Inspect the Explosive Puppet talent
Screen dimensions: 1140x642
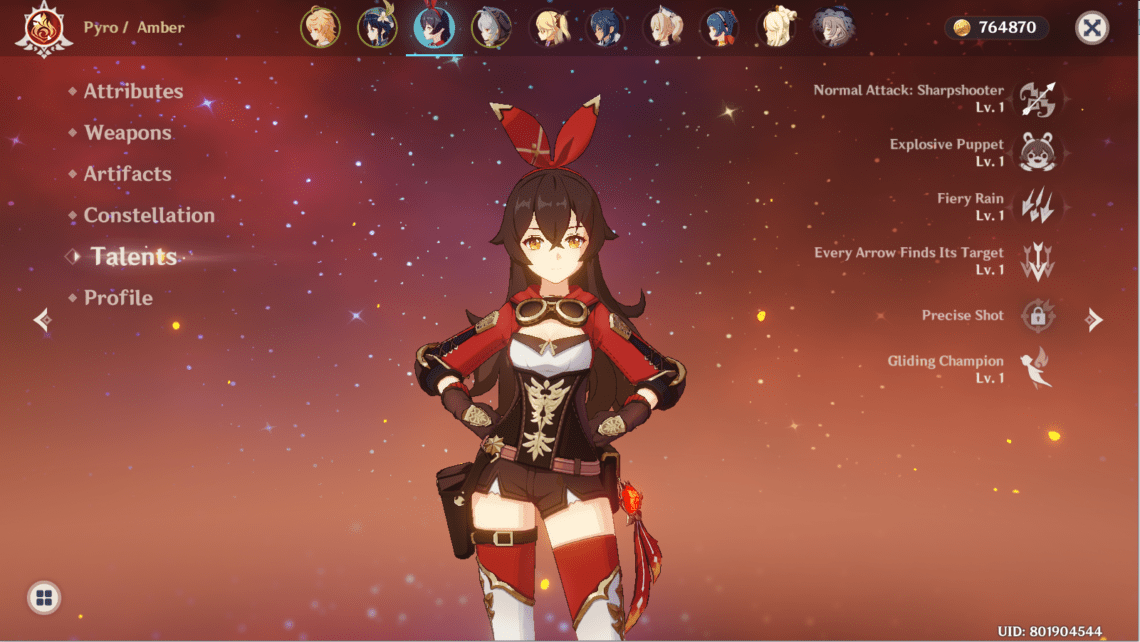(x=1037, y=152)
